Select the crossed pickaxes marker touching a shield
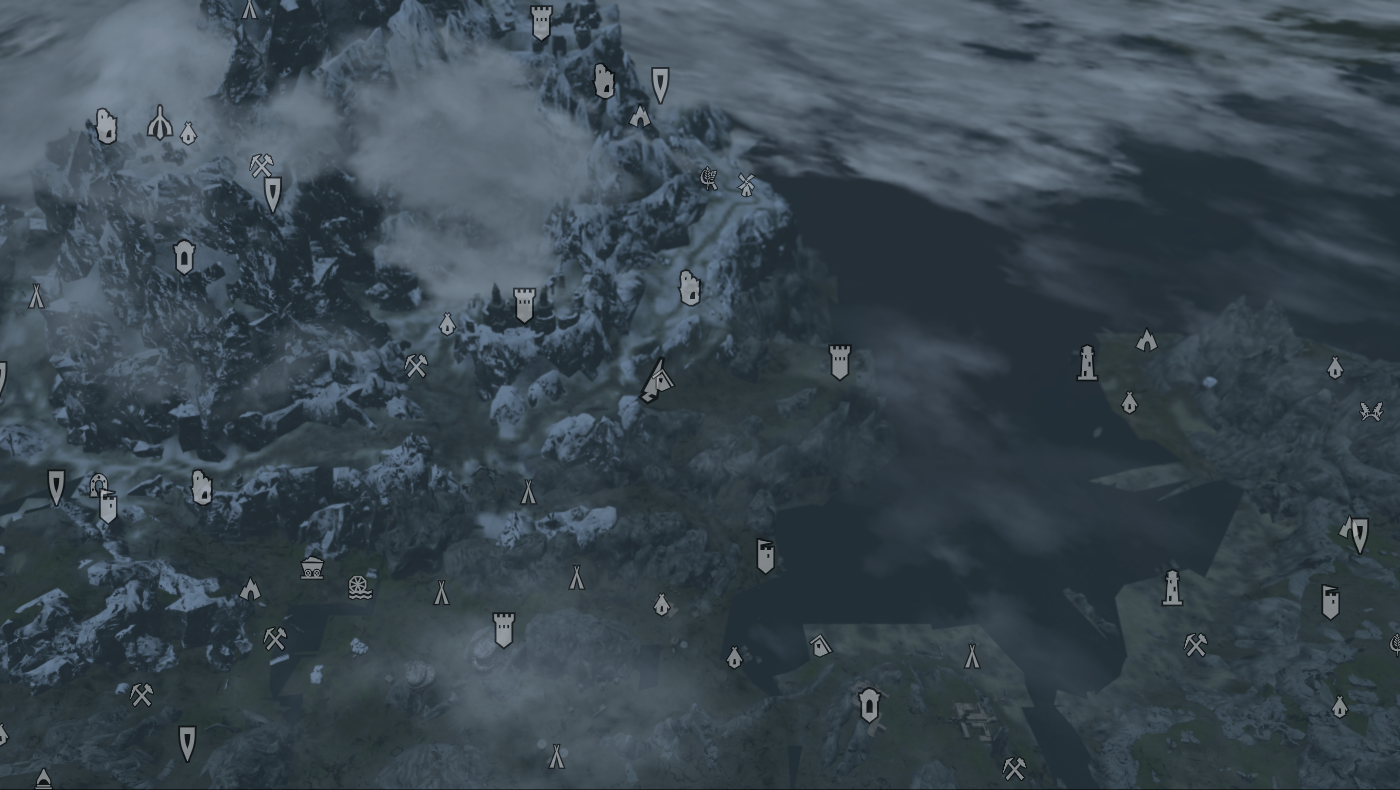This screenshot has width=1400, height=790. coord(261,165)
